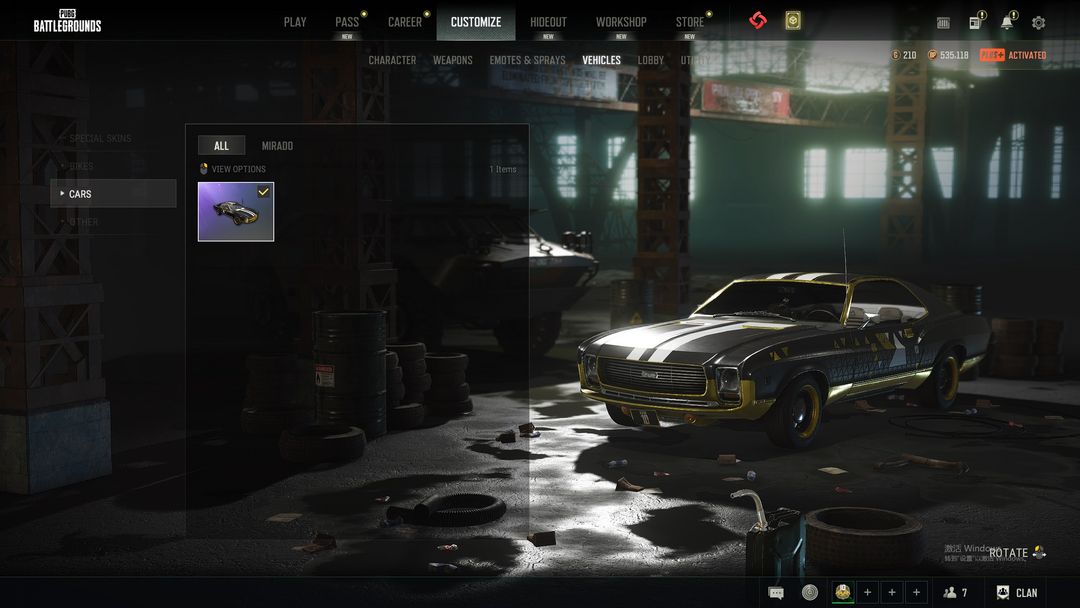
Task: Visit the Store
Action: pos(689,22)
